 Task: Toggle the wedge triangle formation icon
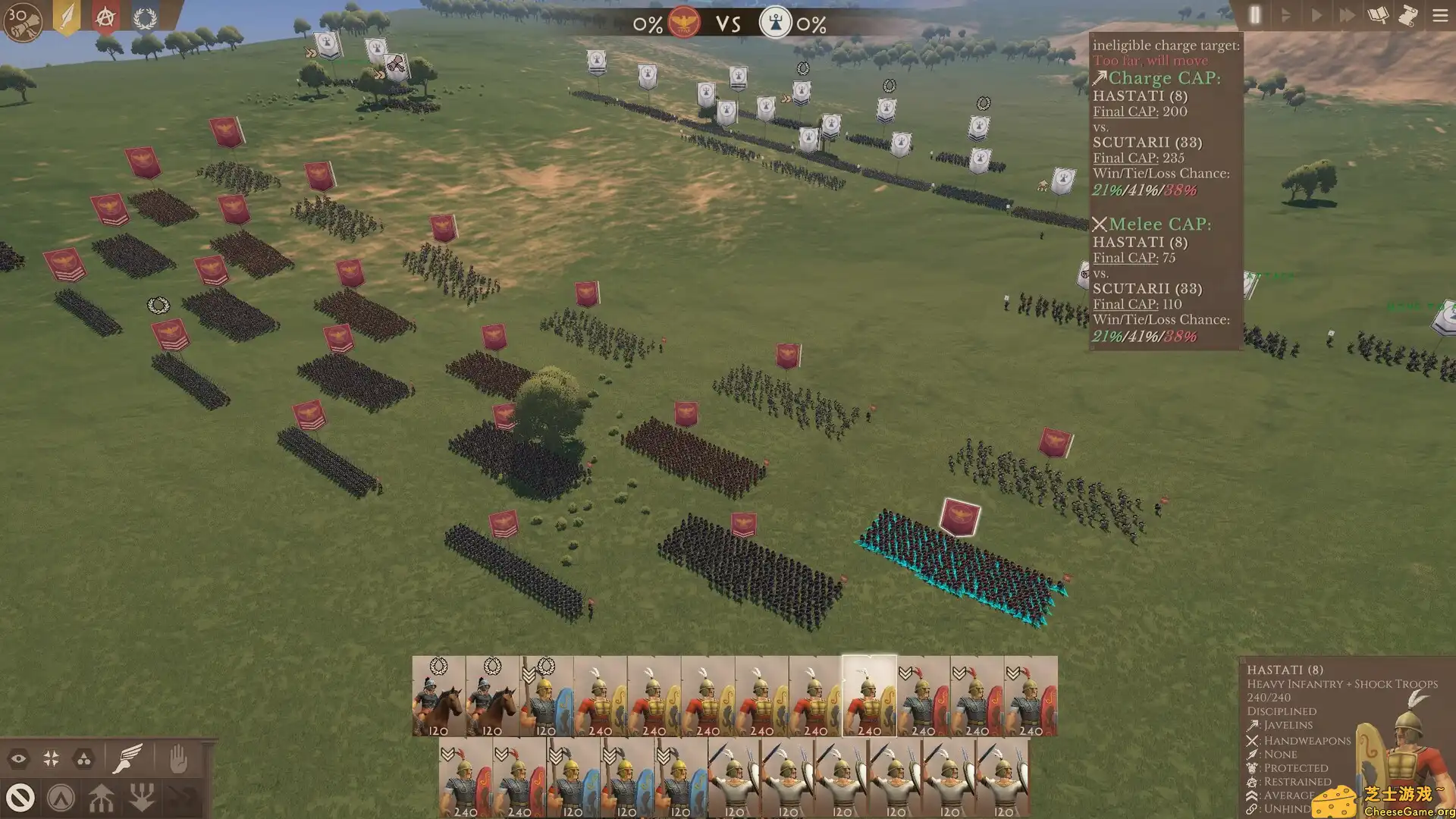pos(83,757)
